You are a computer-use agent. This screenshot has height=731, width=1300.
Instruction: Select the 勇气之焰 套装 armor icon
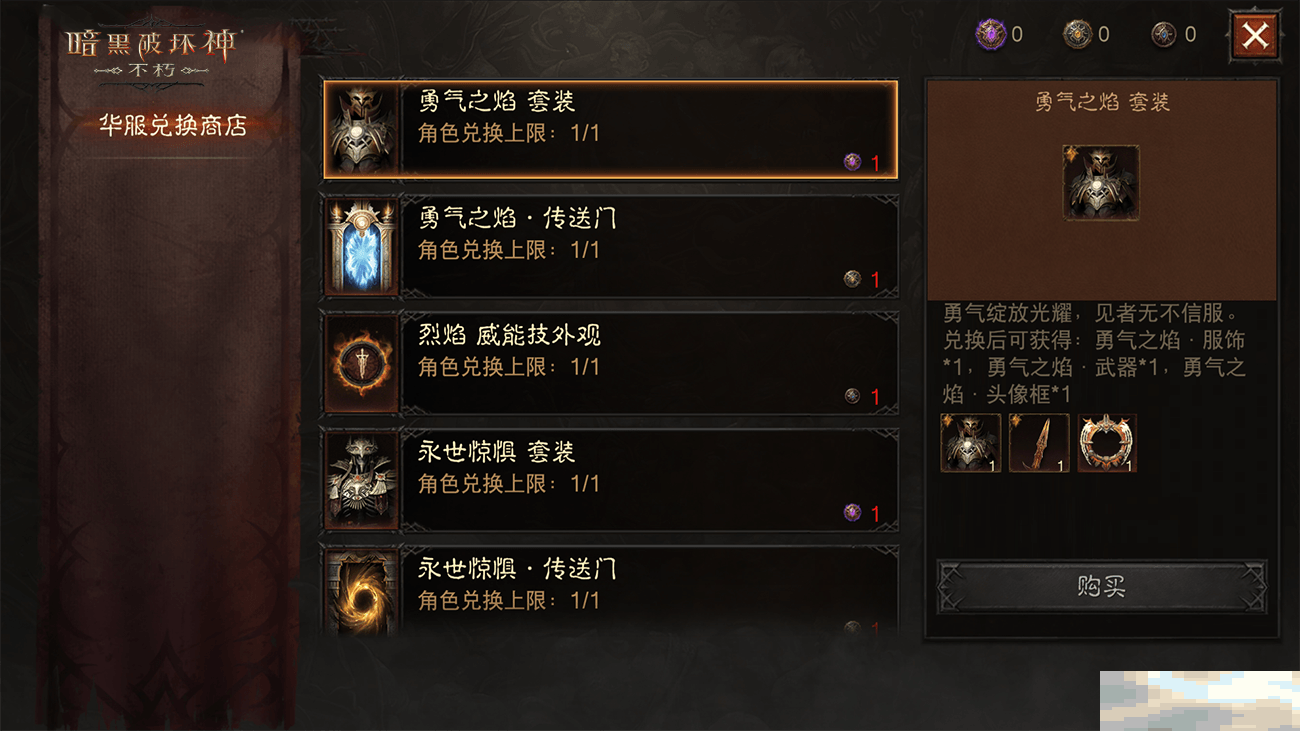[360, 128]
